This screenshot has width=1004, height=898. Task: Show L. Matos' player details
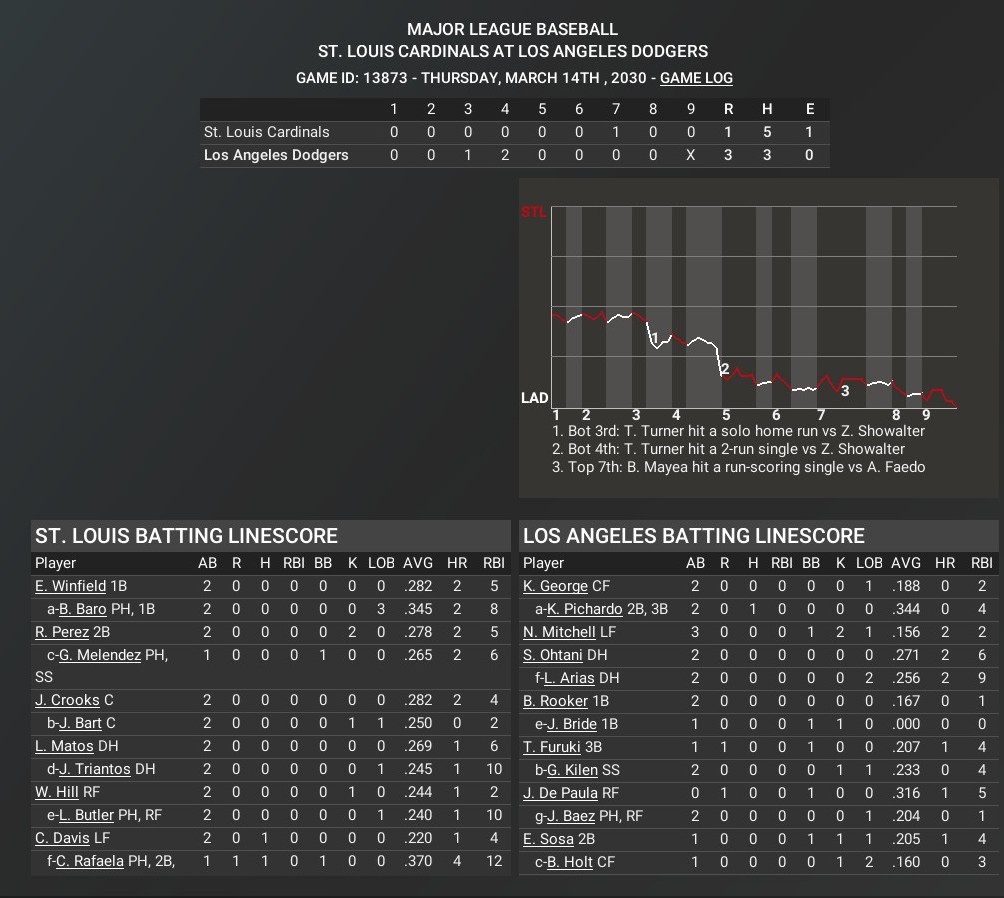[64, 746]
